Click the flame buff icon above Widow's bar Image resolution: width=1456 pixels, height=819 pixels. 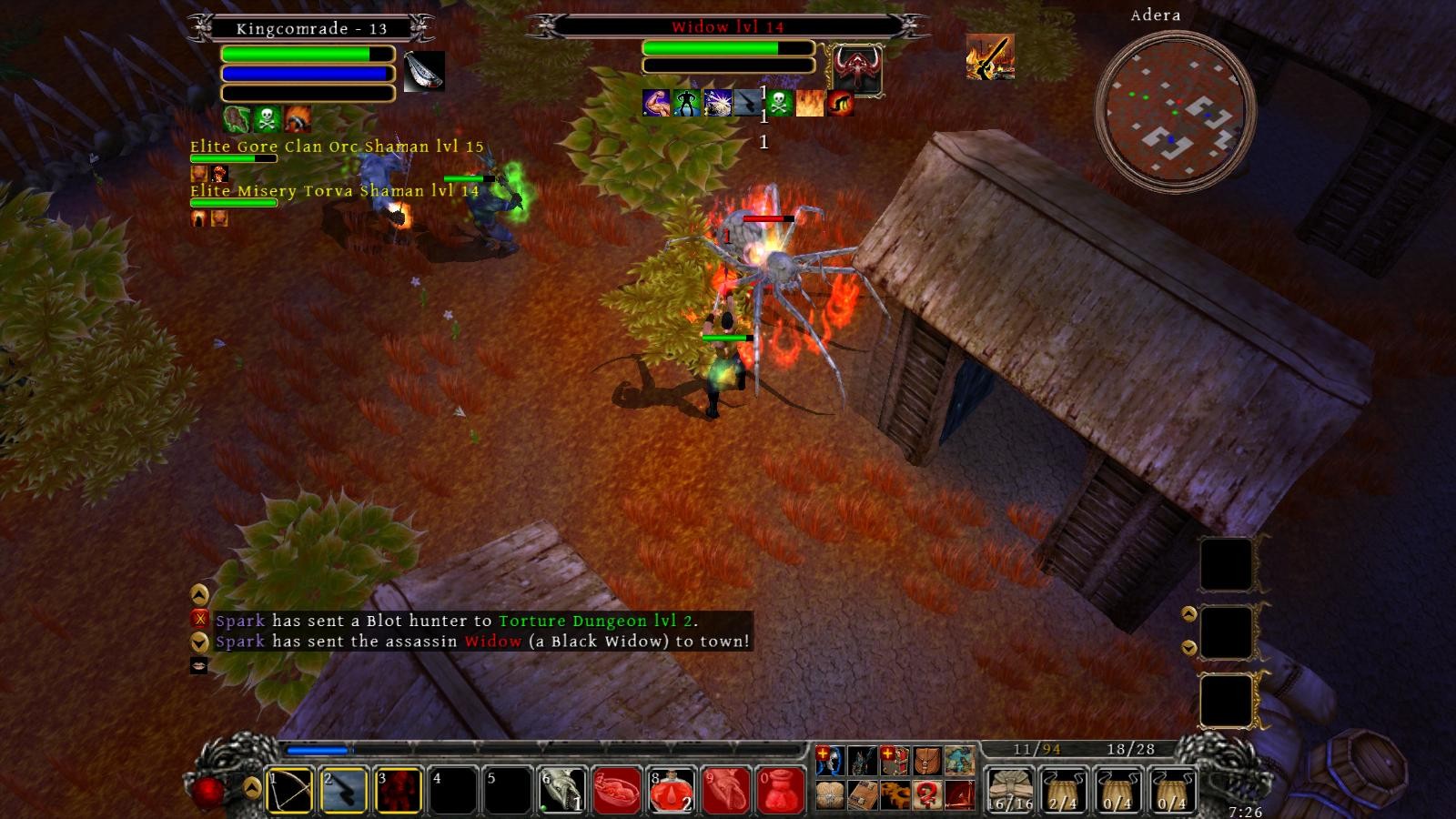tap(808, 101)
